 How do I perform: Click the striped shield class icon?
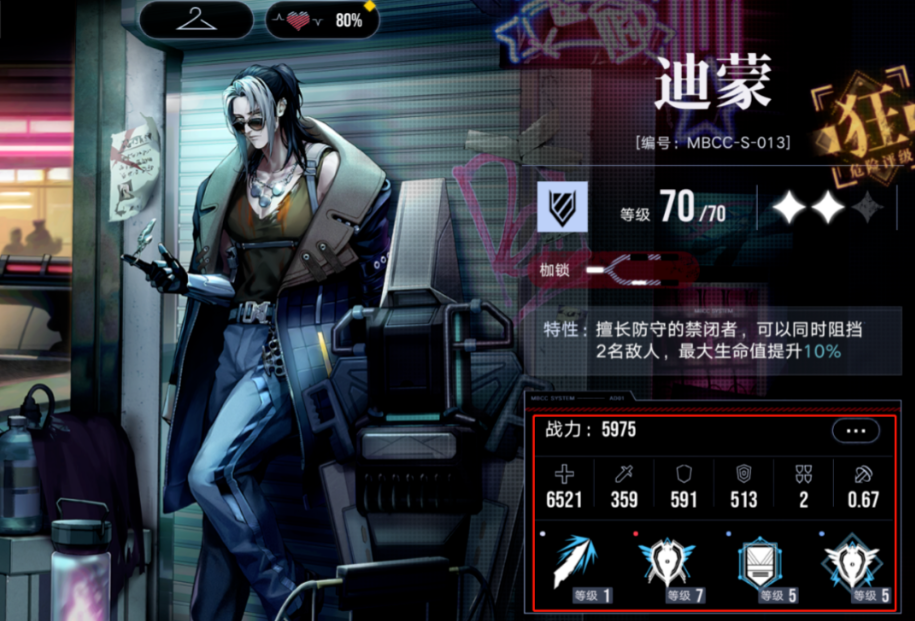click(x=561, y=207)
